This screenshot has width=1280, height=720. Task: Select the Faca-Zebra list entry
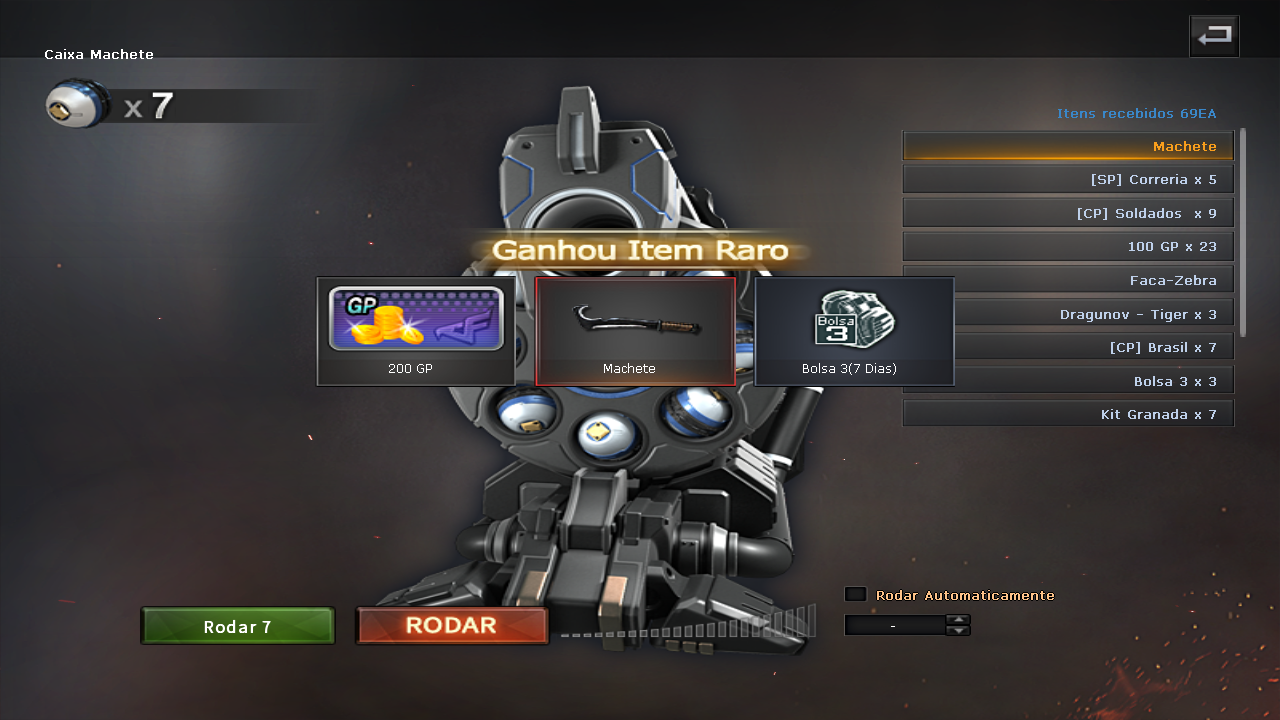click(x=1090, y=280)
